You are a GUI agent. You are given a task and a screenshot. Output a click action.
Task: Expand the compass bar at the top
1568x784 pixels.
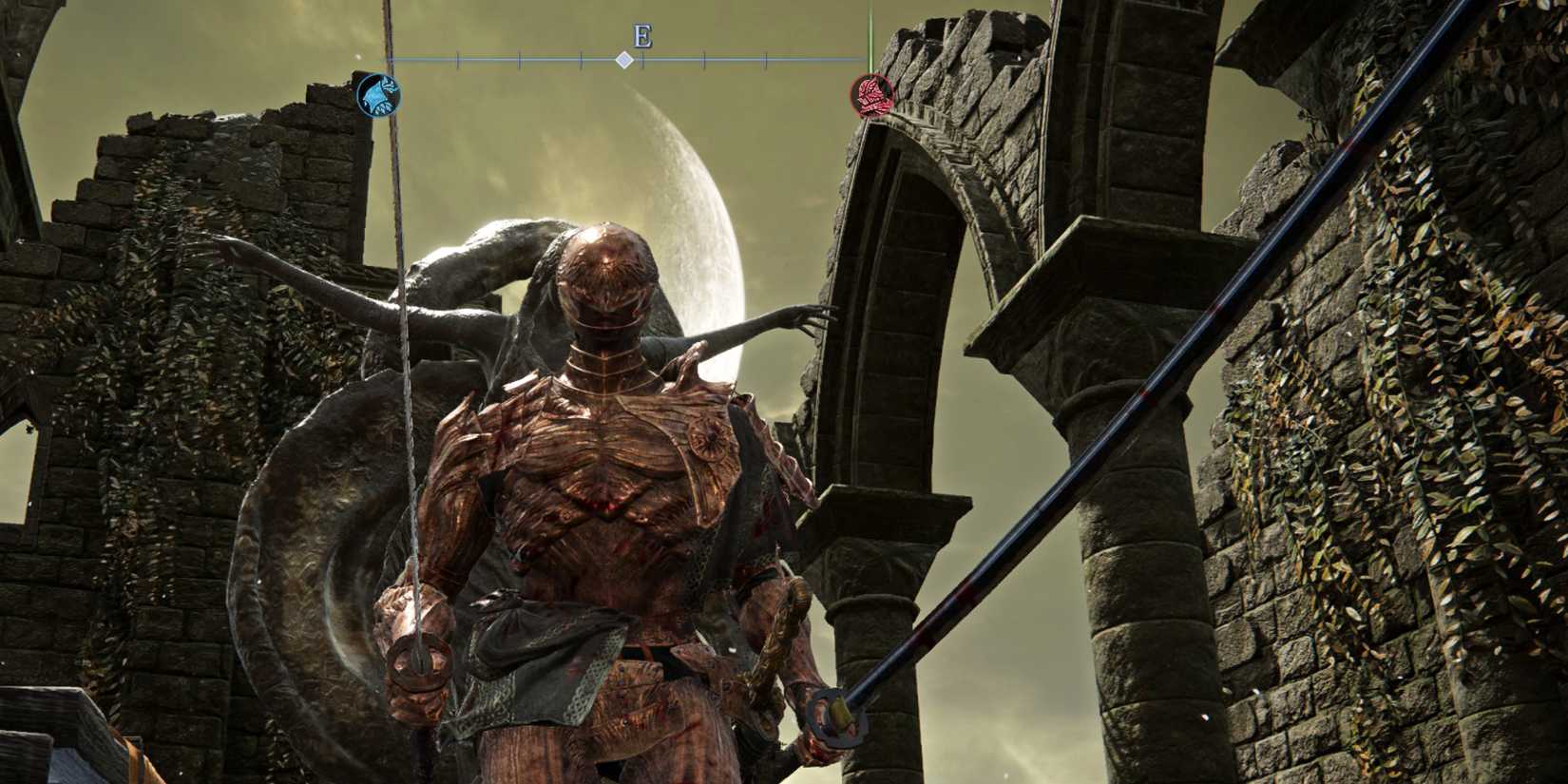627,62
